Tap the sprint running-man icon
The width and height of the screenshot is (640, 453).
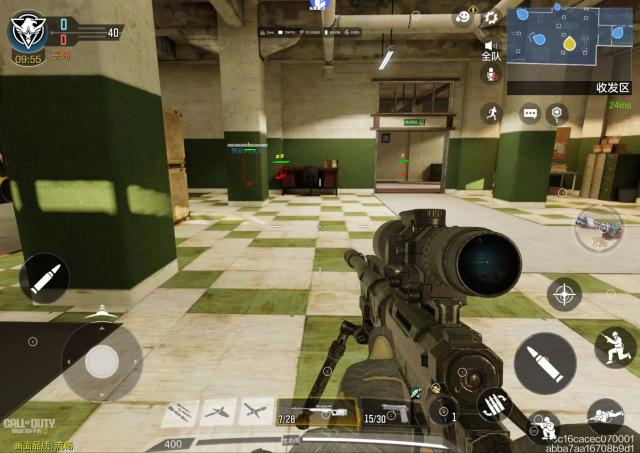pos(490,113)
